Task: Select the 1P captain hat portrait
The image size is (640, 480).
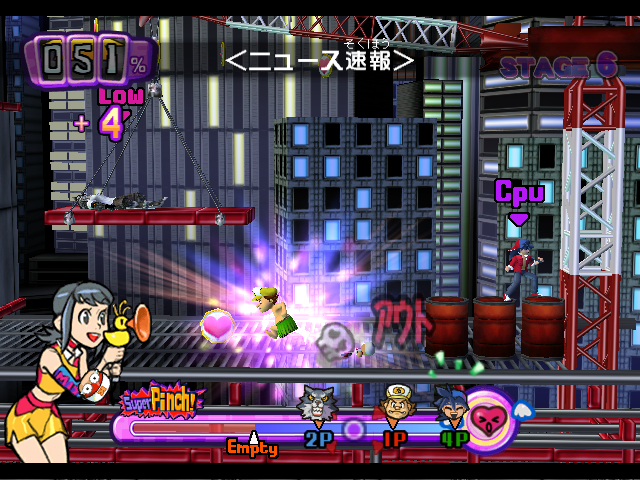Action: 396,402
